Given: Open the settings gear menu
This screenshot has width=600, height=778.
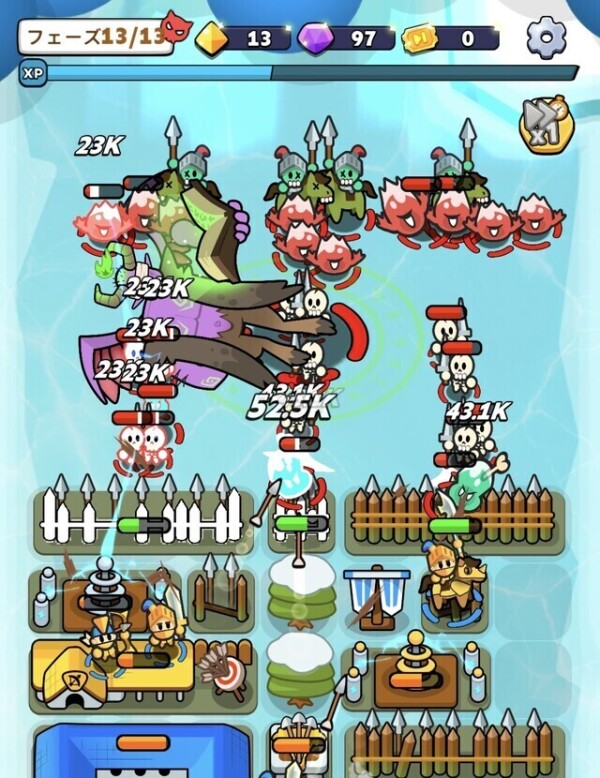Looking at the screenshot, I should (x=546, y=38).
